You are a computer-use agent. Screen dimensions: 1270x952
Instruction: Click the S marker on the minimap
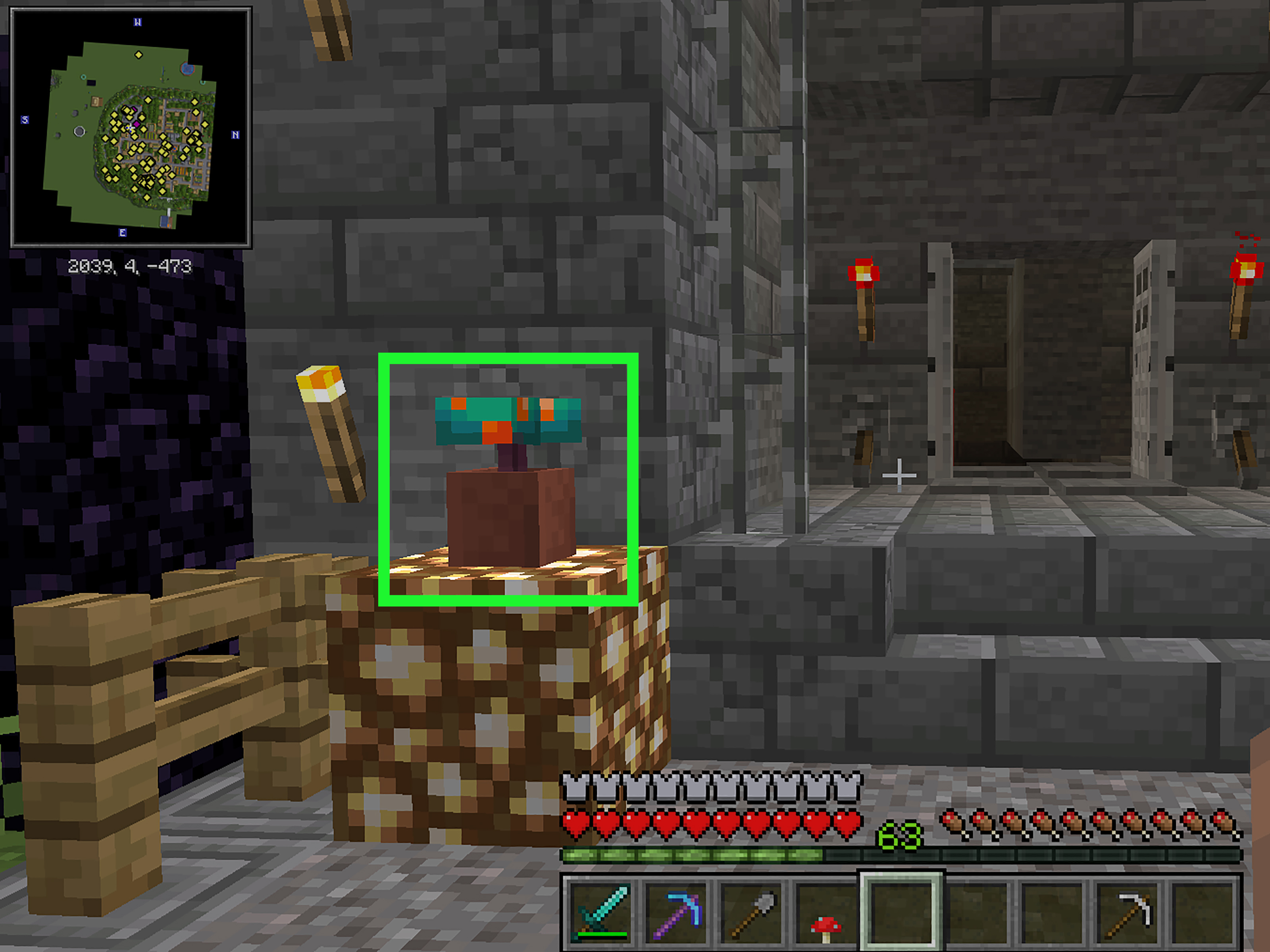tap(25, 119)
